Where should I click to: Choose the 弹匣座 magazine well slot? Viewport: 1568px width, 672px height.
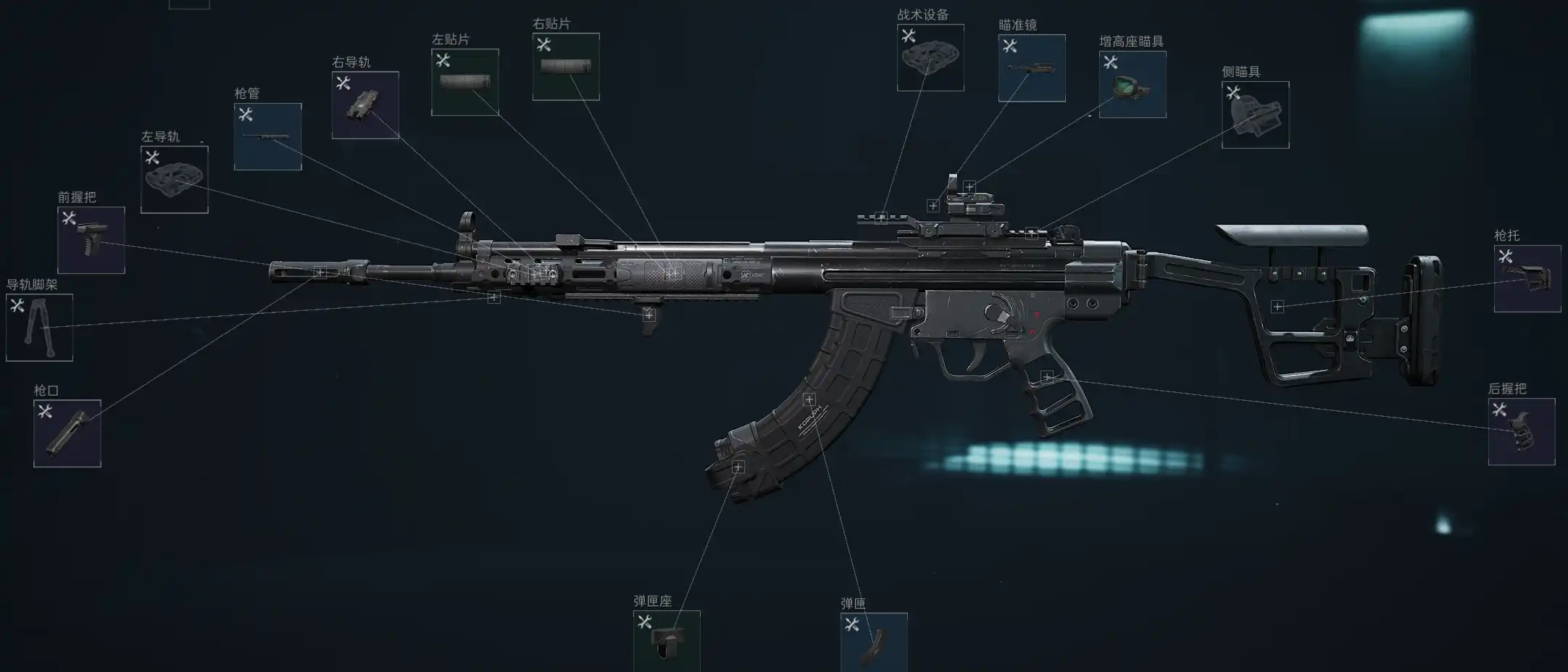(667, 642)
